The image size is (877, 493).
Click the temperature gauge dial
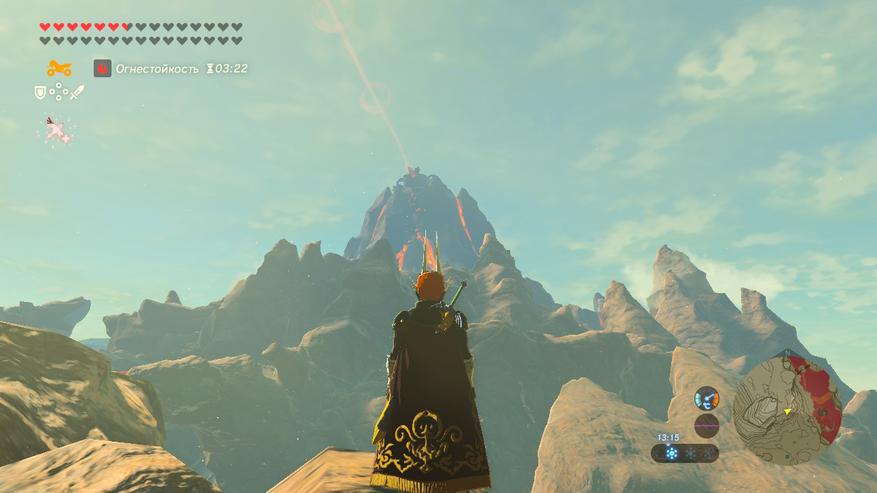point(707,397)
